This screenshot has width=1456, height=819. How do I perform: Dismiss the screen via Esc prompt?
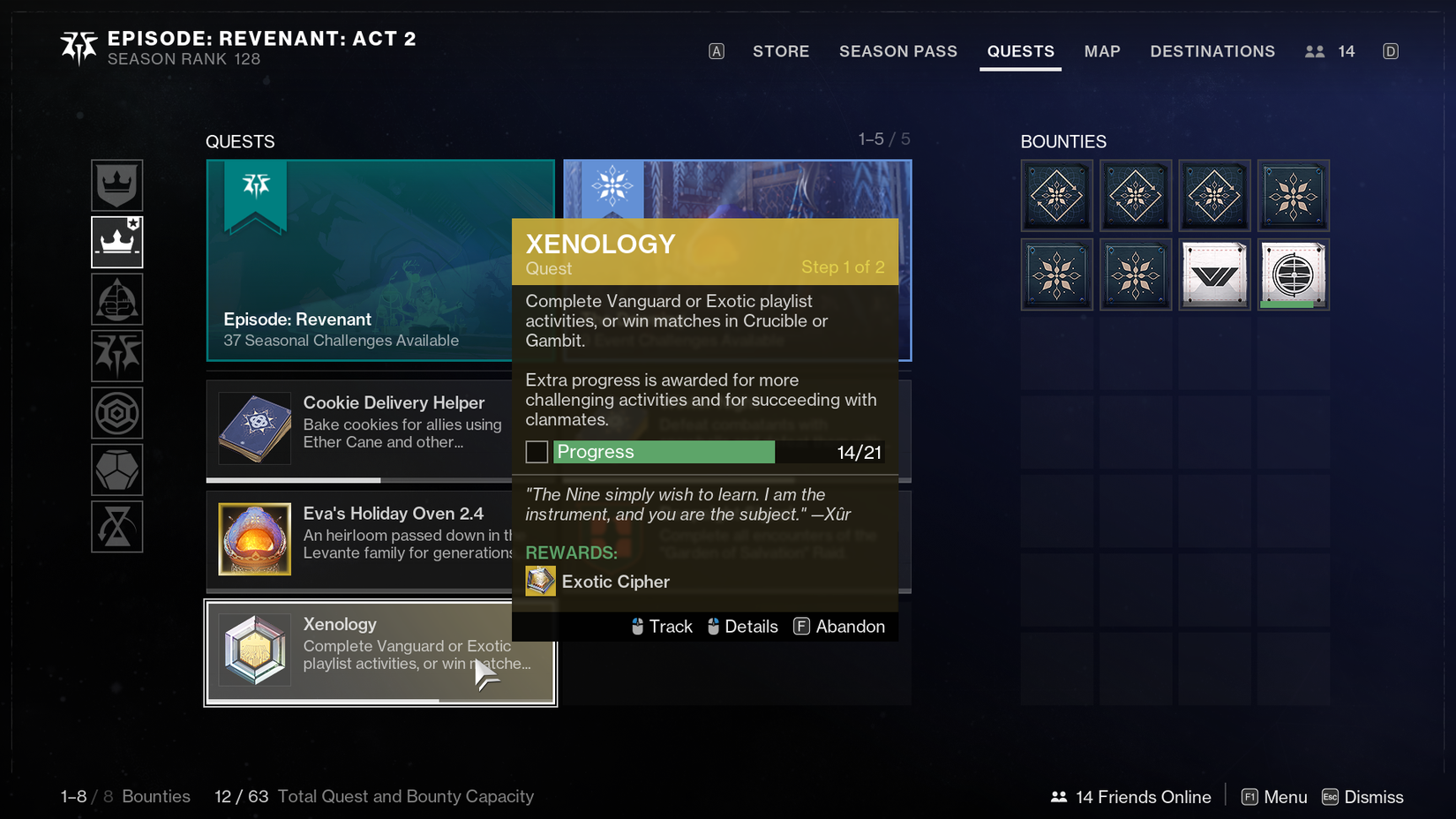[x=1362, y=796]
